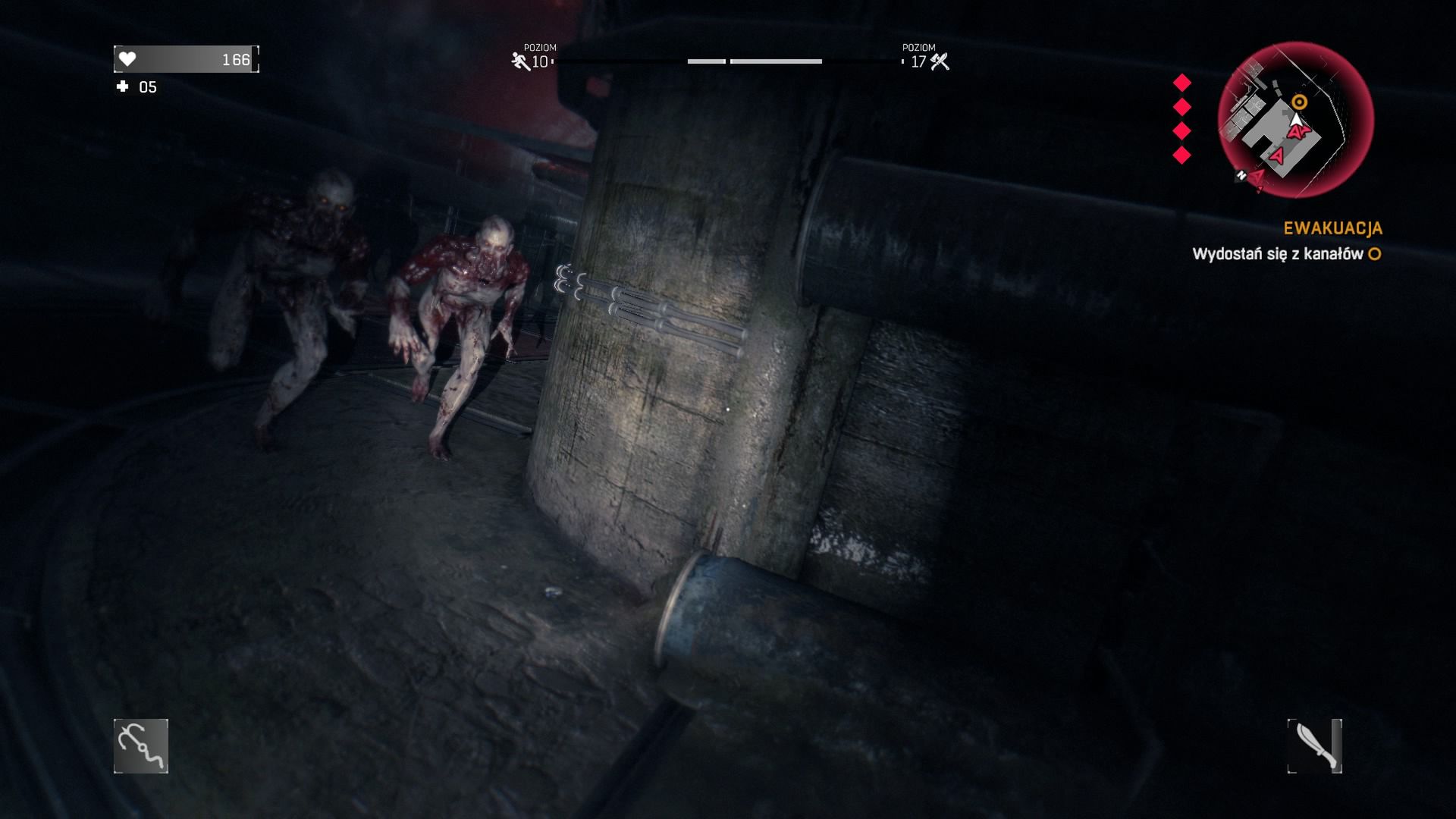1456x819 pixels.
Task: Click the lower red enemy arrow on the minimap
Action: tap(1278, 157)
